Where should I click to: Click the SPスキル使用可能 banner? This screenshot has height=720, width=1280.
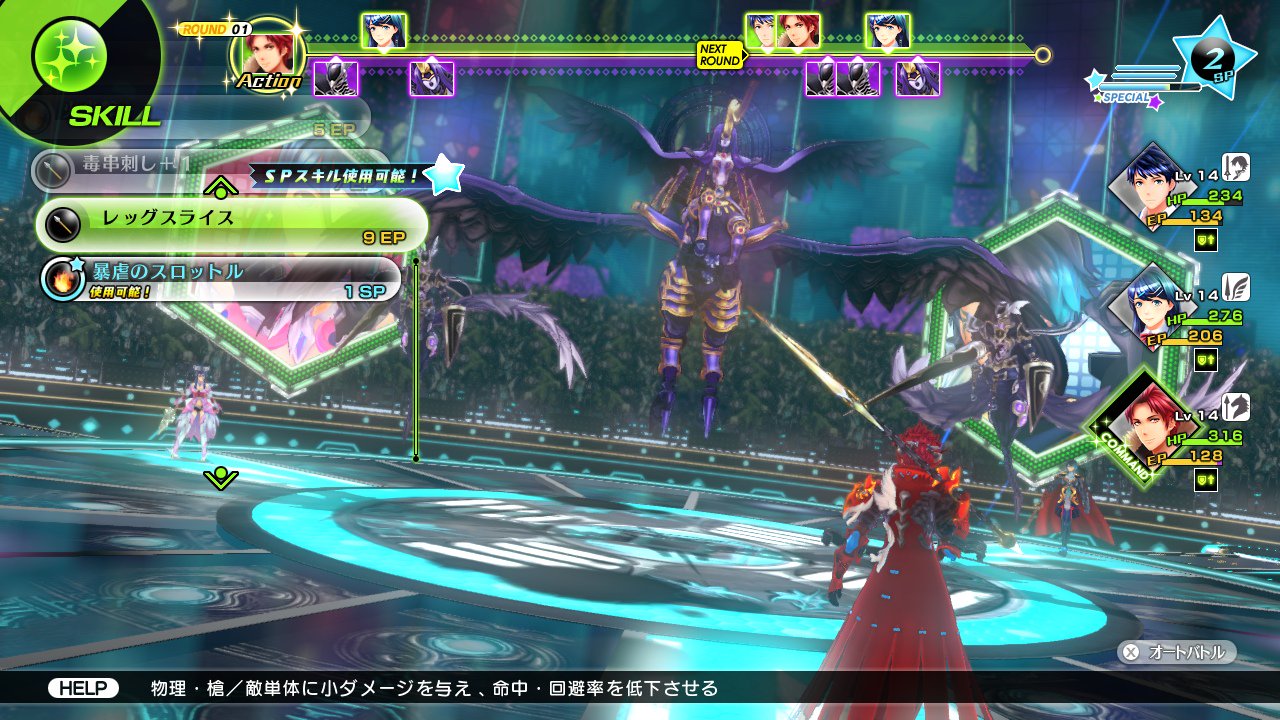click(x=336, y=176)
